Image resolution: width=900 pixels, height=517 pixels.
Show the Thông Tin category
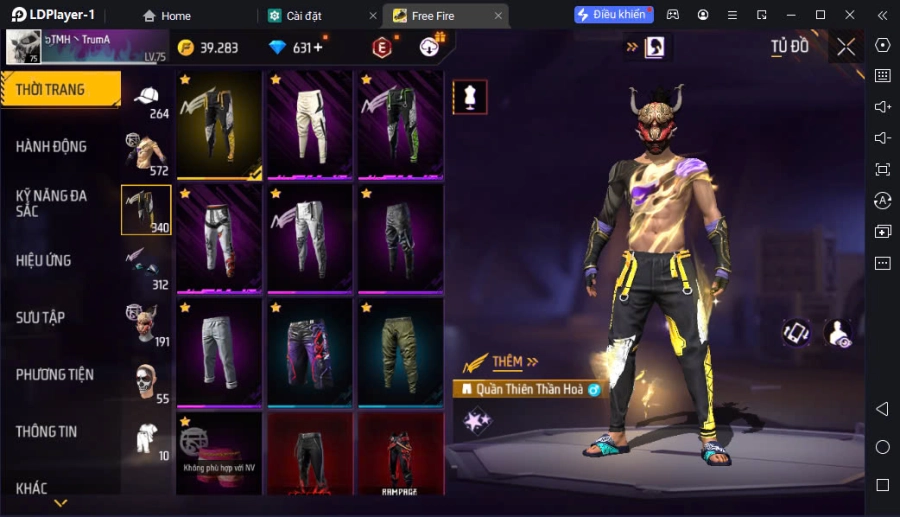click(x=47, y=432)
